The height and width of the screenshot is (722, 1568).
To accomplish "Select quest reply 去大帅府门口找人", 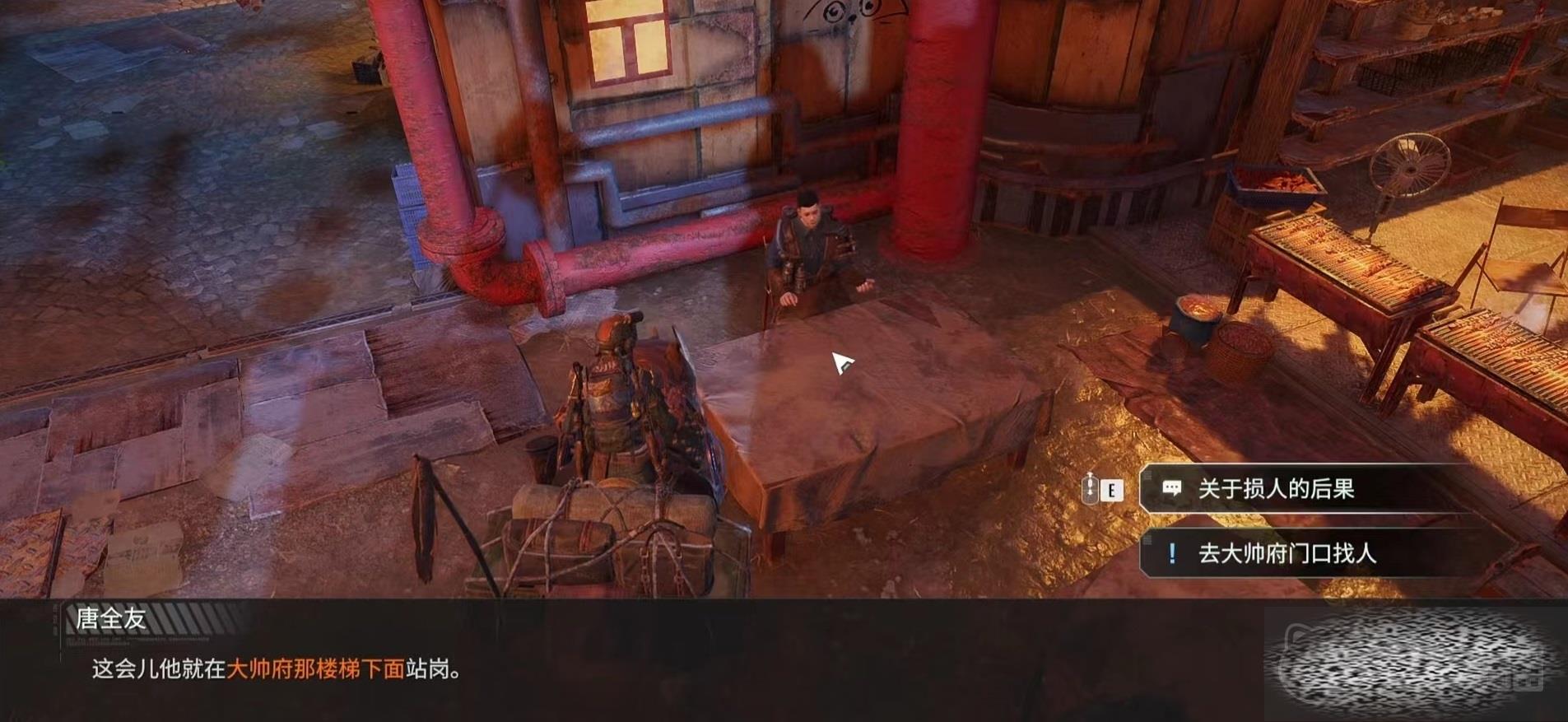I will [x=1305, y=553].
